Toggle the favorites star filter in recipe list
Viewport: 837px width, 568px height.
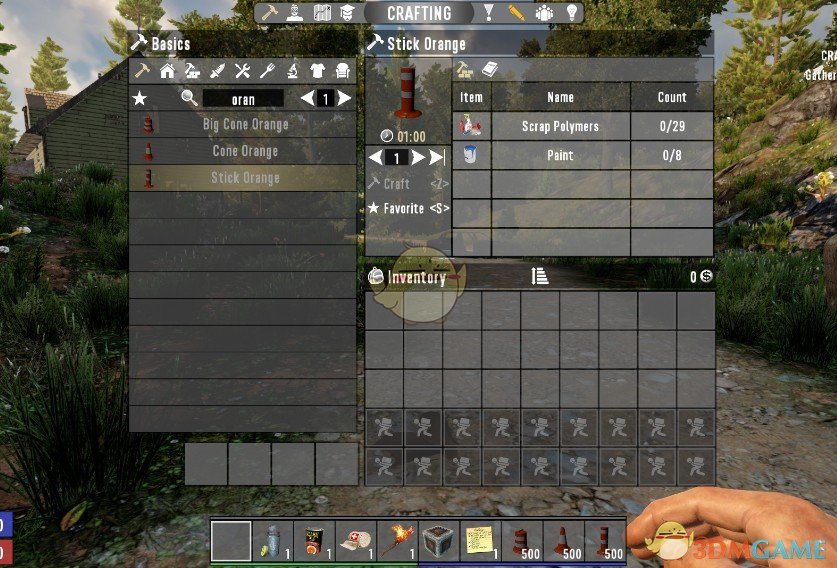click(x=140, y=98)
